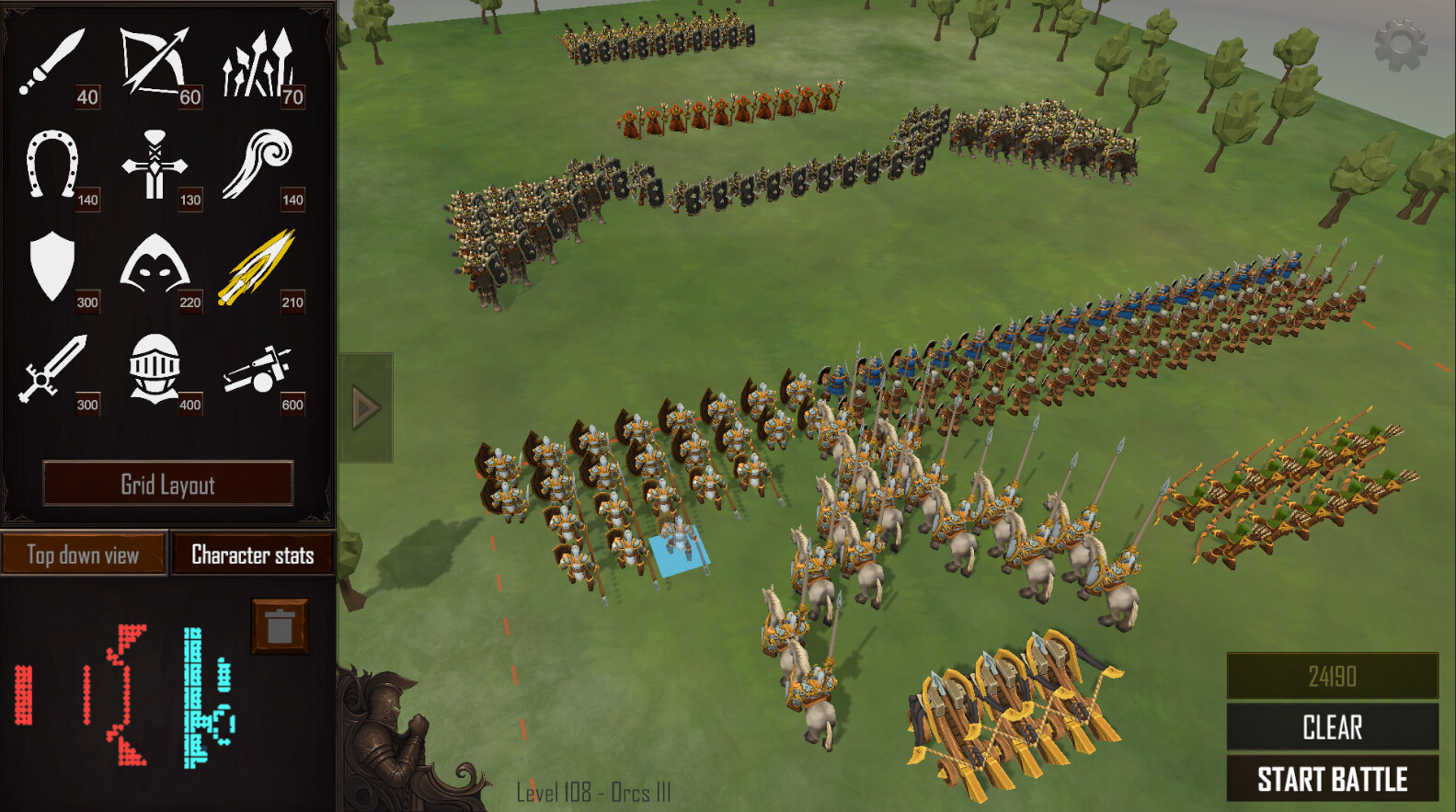Screen dimensions: 1456x812
Task: Switch to Top down view
Action: (83, 555)
